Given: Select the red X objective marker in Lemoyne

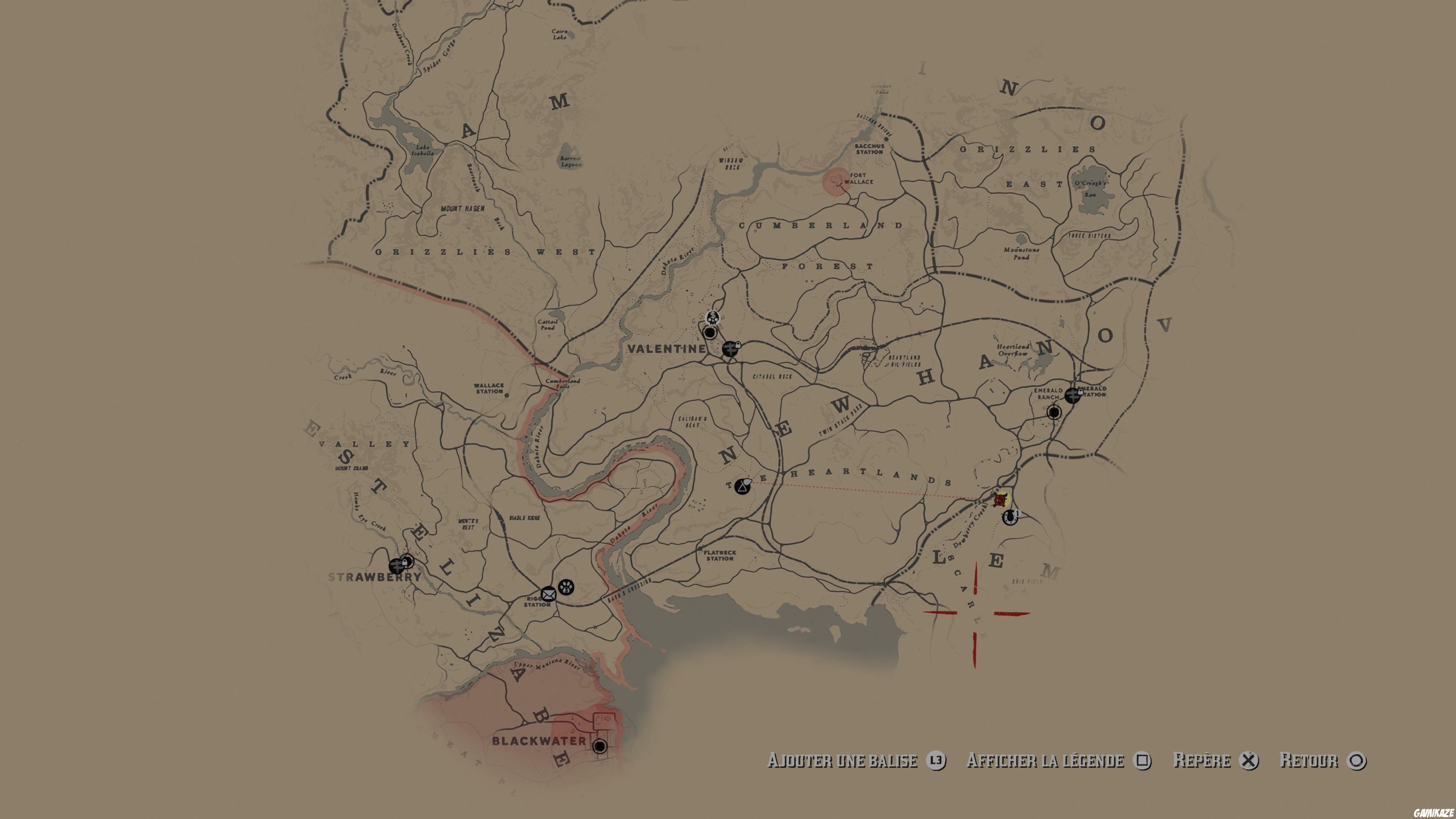Looking at the screenshot, I should click(1001, 500).
